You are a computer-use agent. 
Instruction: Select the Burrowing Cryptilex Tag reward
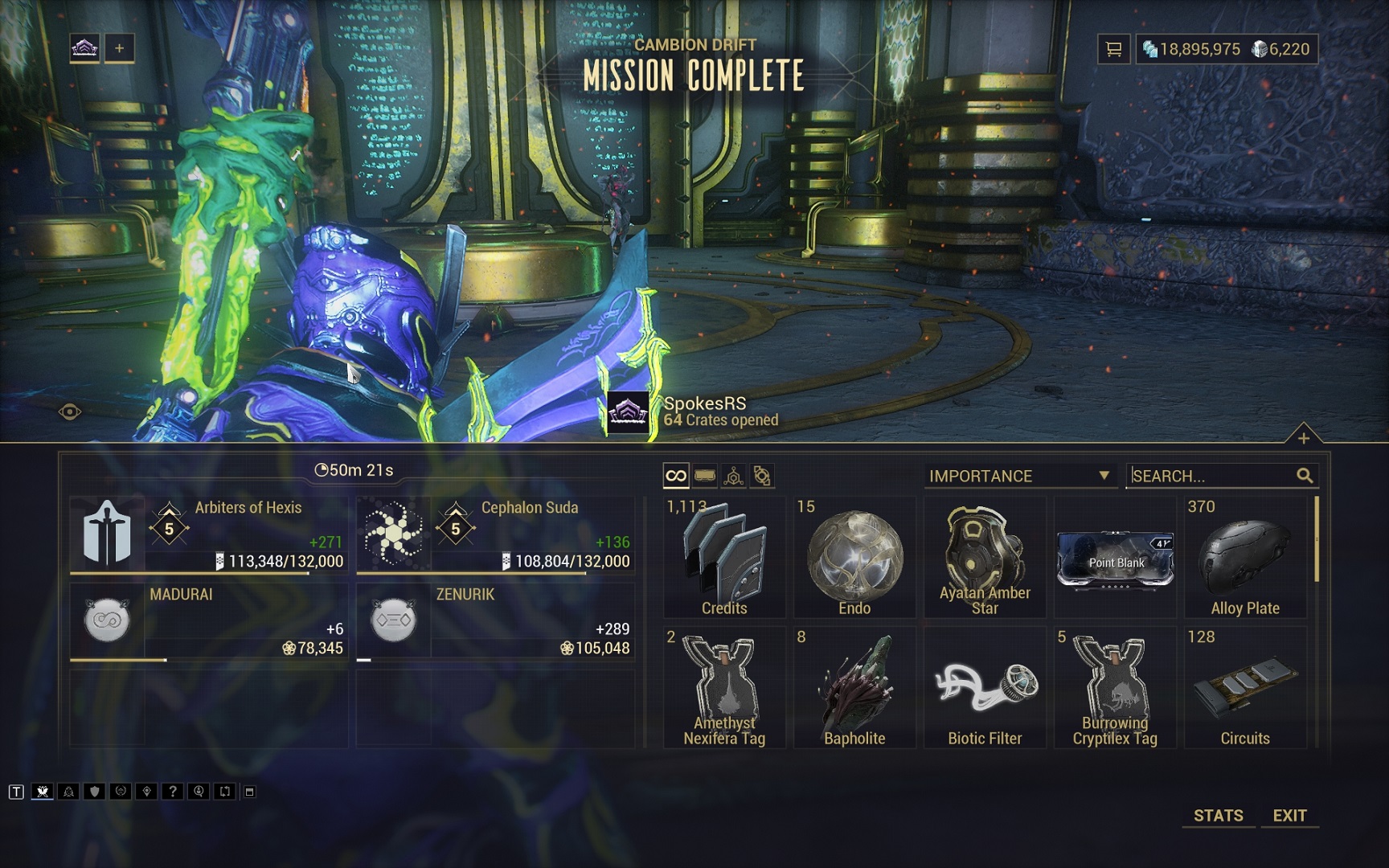coord(1115,689)
